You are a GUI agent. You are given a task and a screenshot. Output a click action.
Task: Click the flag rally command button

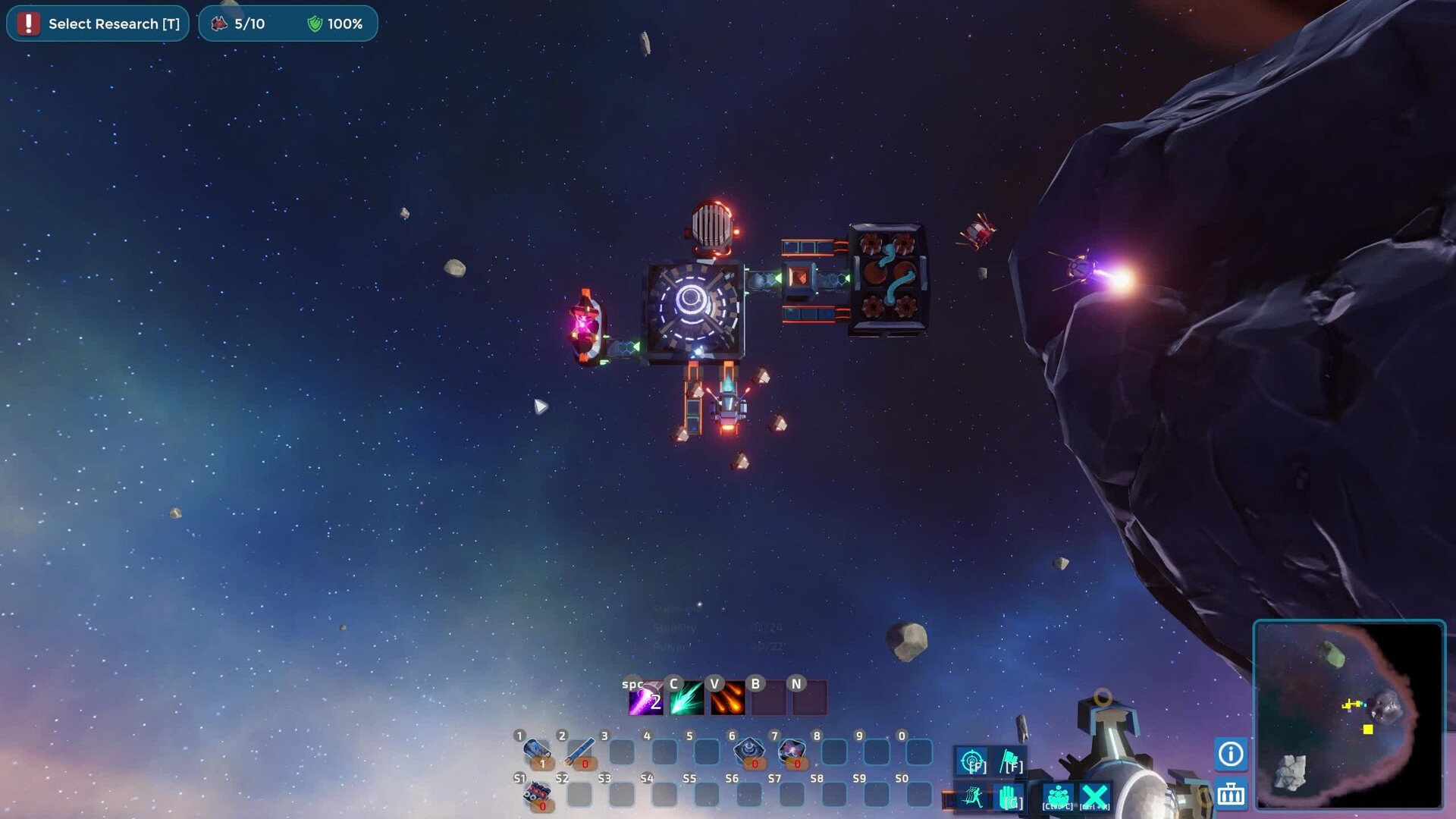click(1011, 761)
